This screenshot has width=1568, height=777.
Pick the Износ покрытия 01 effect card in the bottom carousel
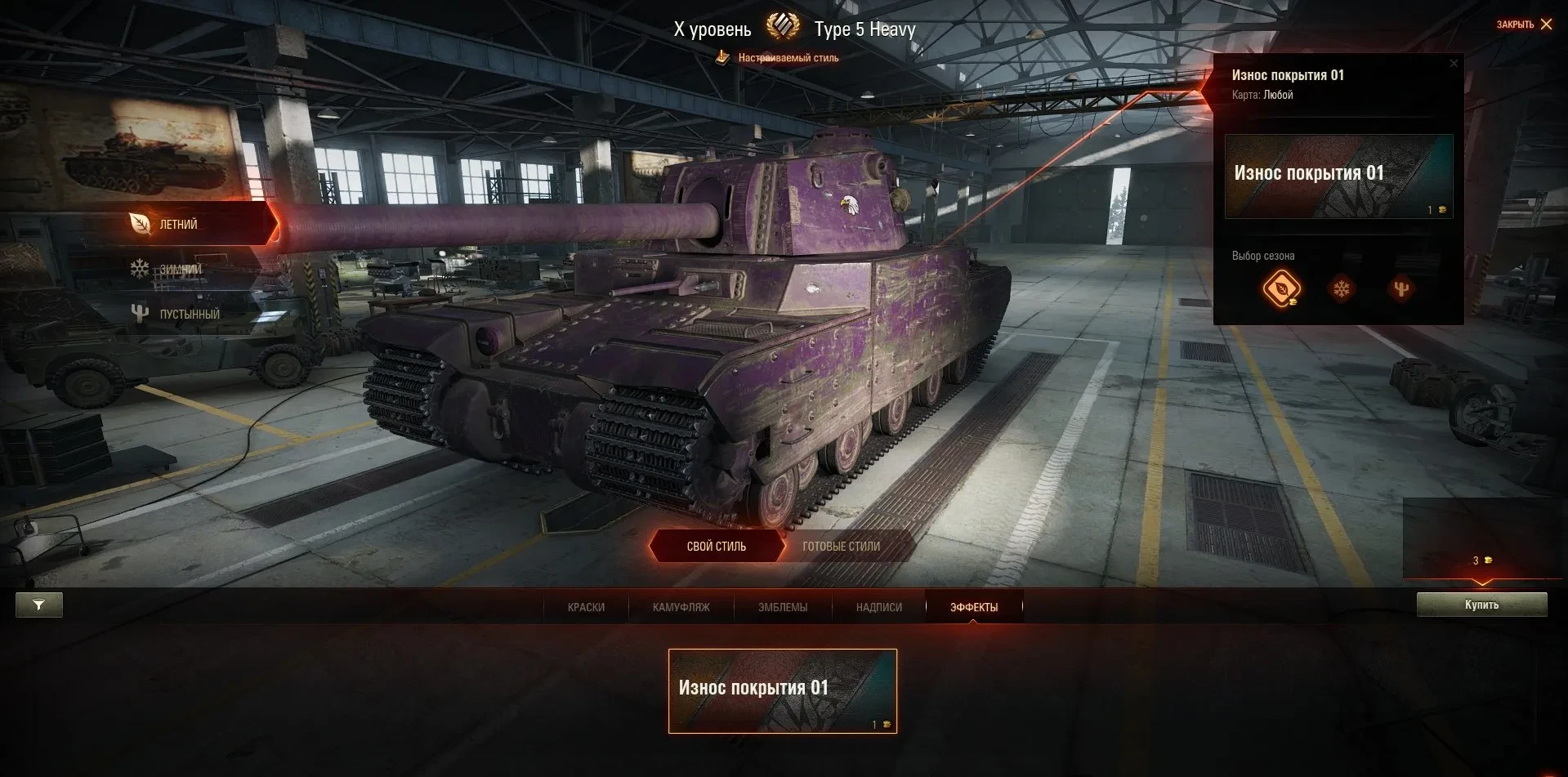click(x=782, y=690)
